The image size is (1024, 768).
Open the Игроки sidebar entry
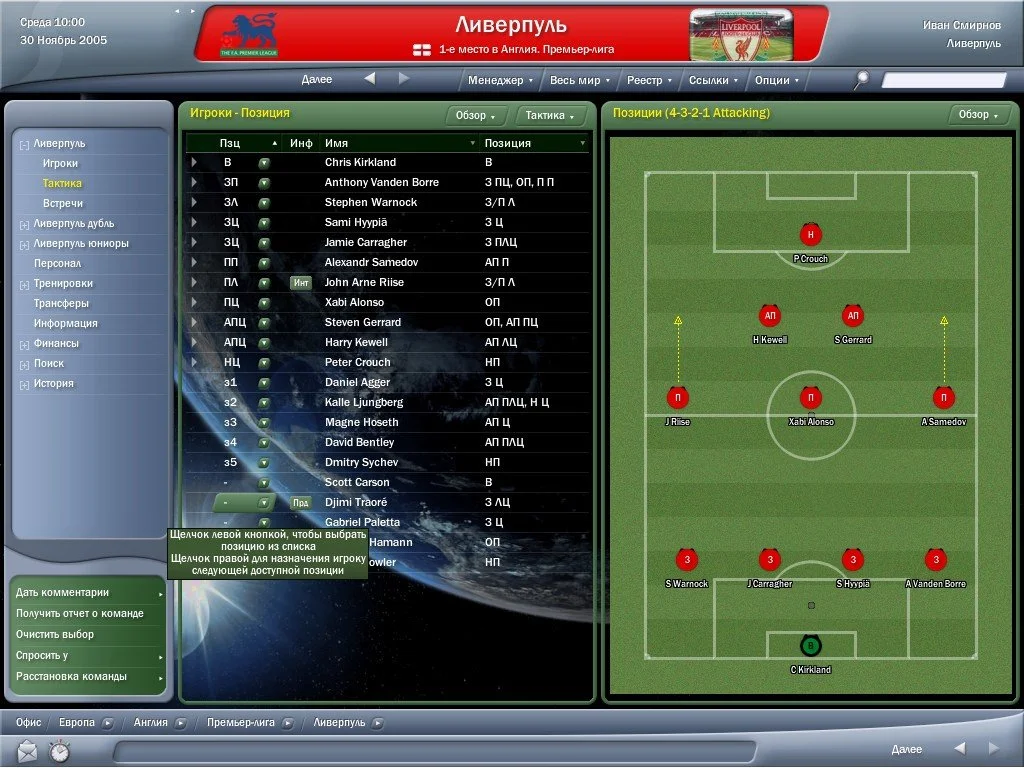click(60, 163)
